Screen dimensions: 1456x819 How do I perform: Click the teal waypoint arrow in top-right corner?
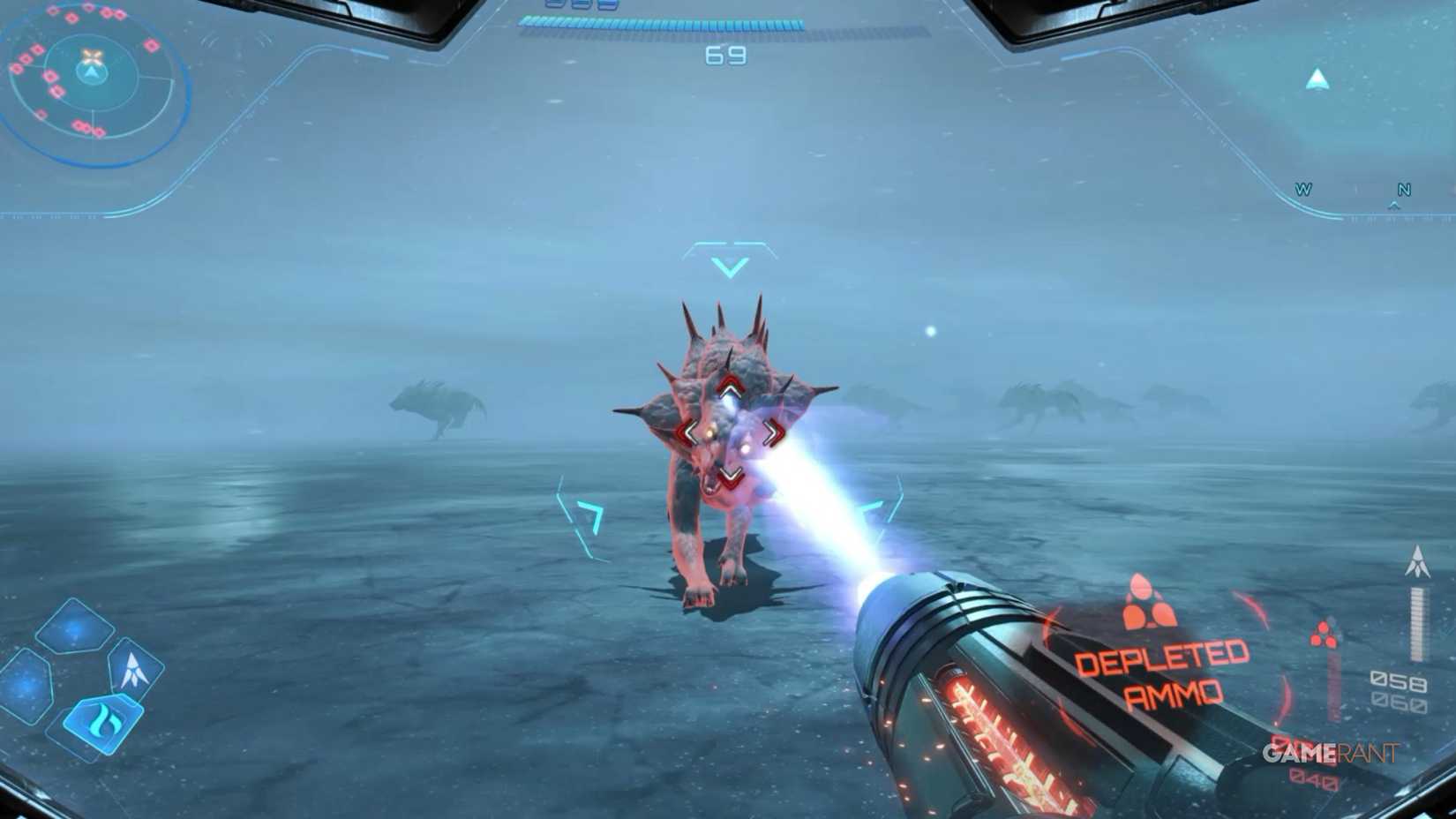point(1318,77)
